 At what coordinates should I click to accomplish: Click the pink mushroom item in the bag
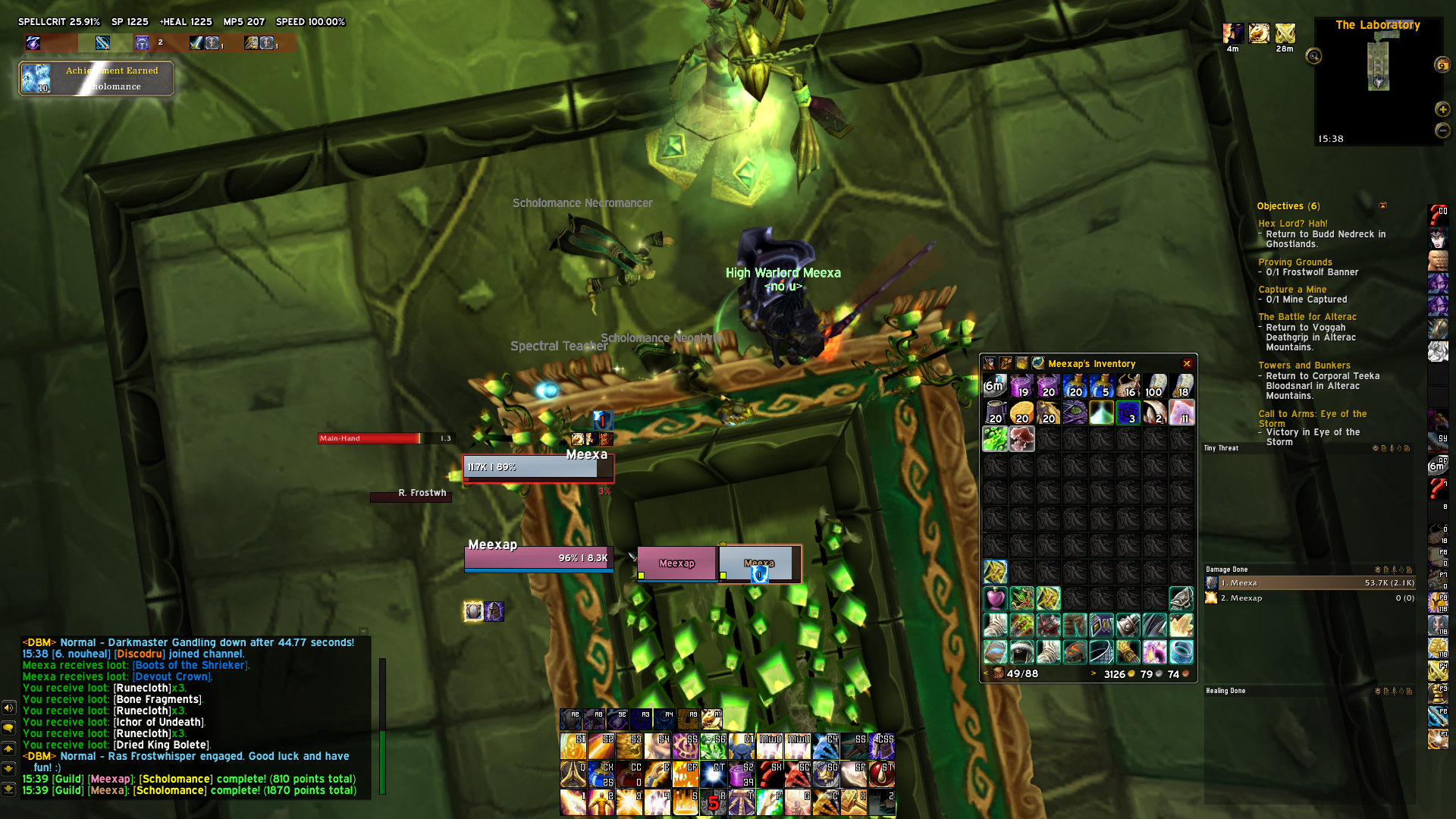coord(1021,438)
